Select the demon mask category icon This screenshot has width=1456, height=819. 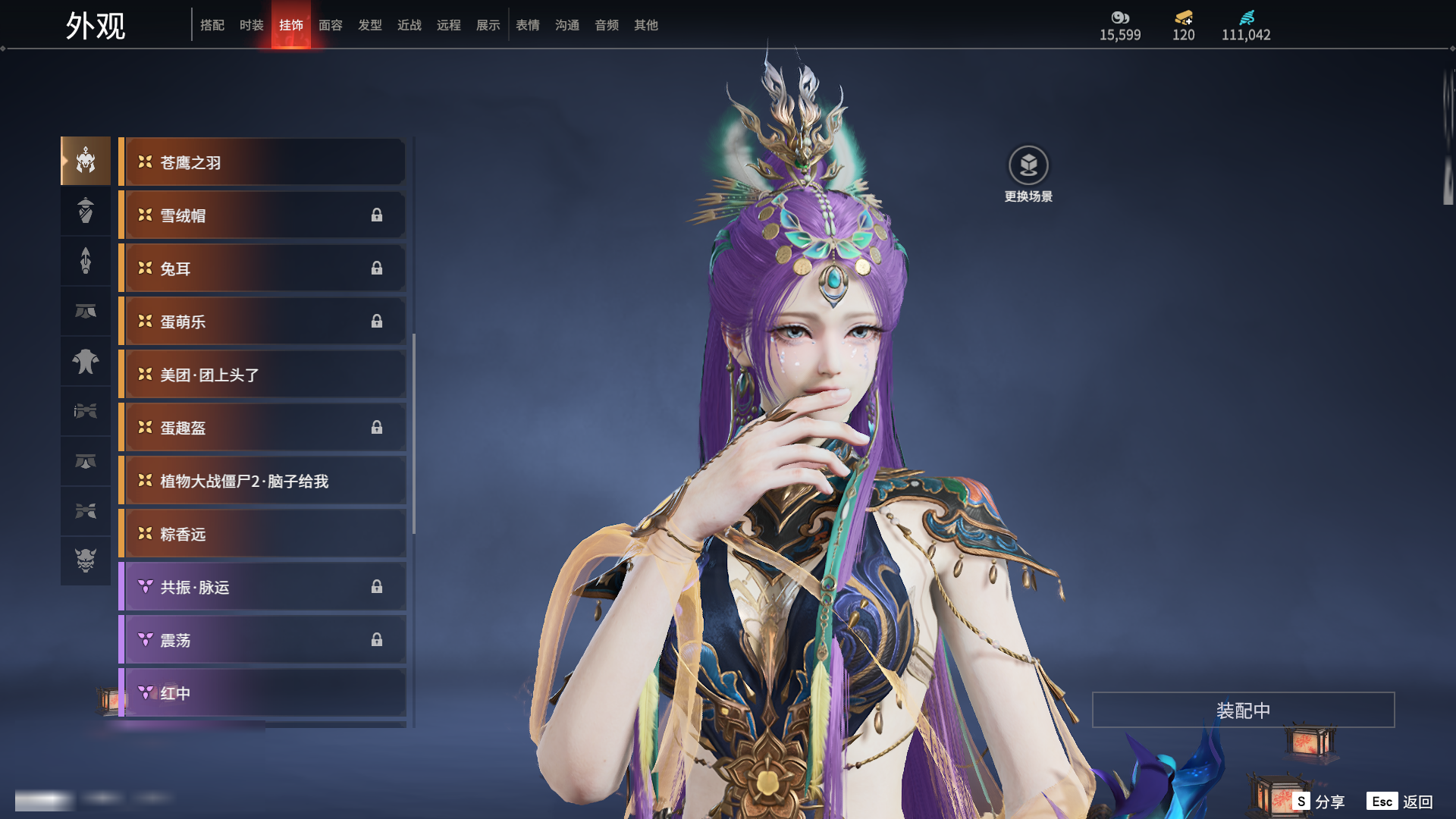(x=86, y=560)
